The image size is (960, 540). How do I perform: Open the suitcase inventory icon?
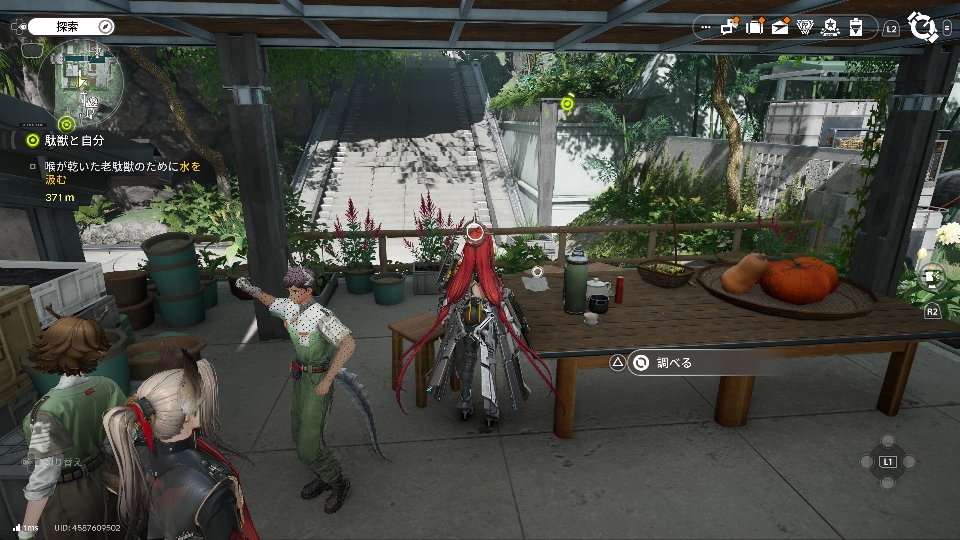[x=755, y=27]
